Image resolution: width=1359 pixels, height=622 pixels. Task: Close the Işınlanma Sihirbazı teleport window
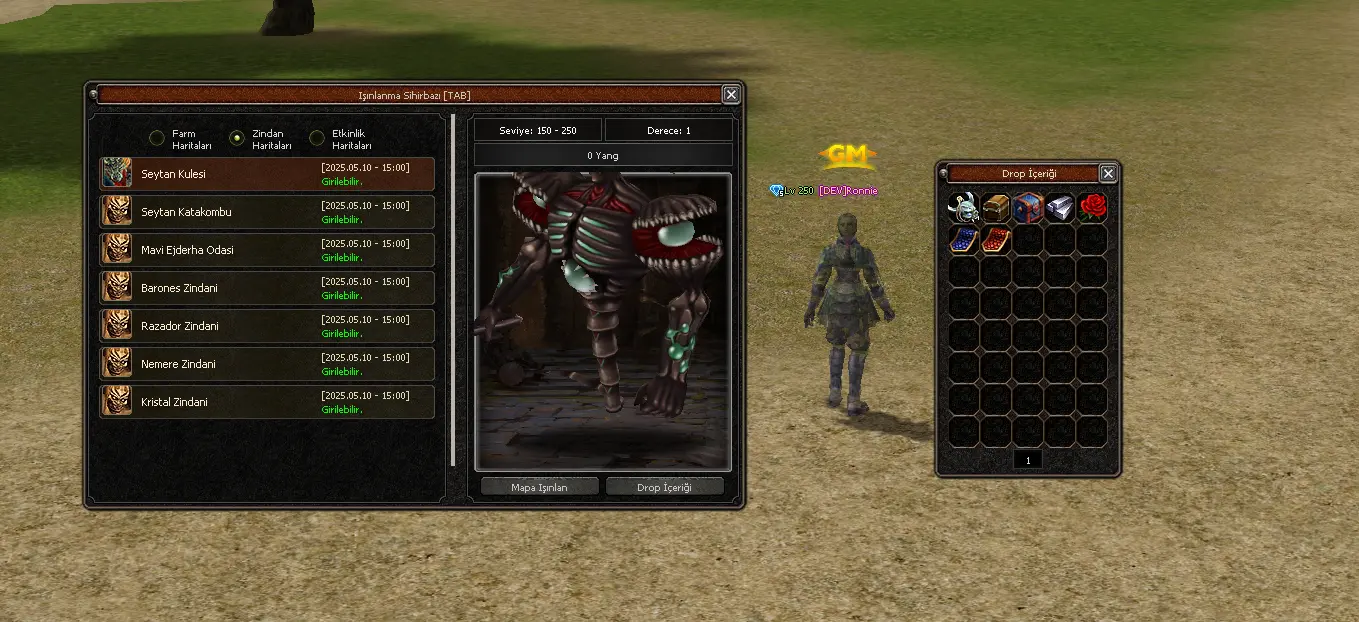(x=731, y=94)
